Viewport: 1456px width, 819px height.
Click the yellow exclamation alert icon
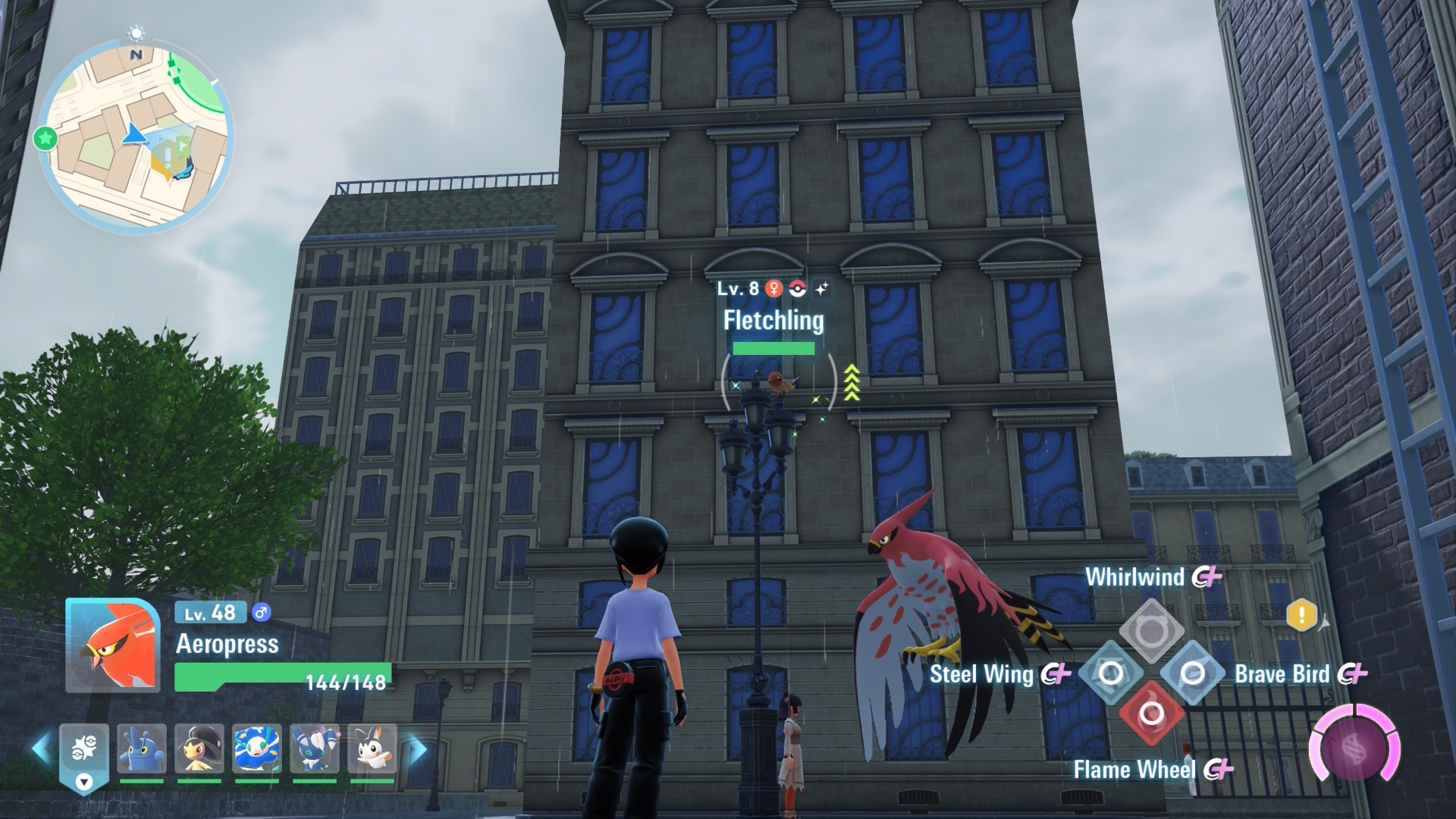1301,614
